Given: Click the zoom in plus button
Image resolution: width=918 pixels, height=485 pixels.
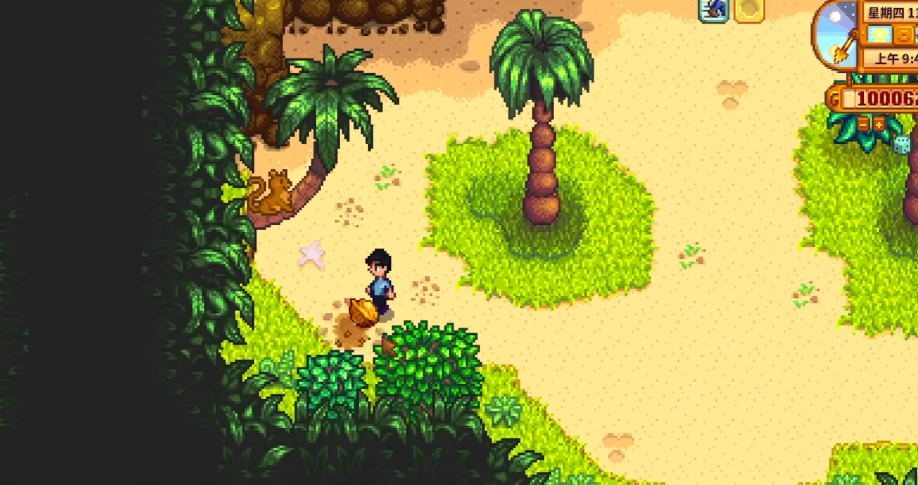Looking at the screenshot, I should click(x=879, y=125).
